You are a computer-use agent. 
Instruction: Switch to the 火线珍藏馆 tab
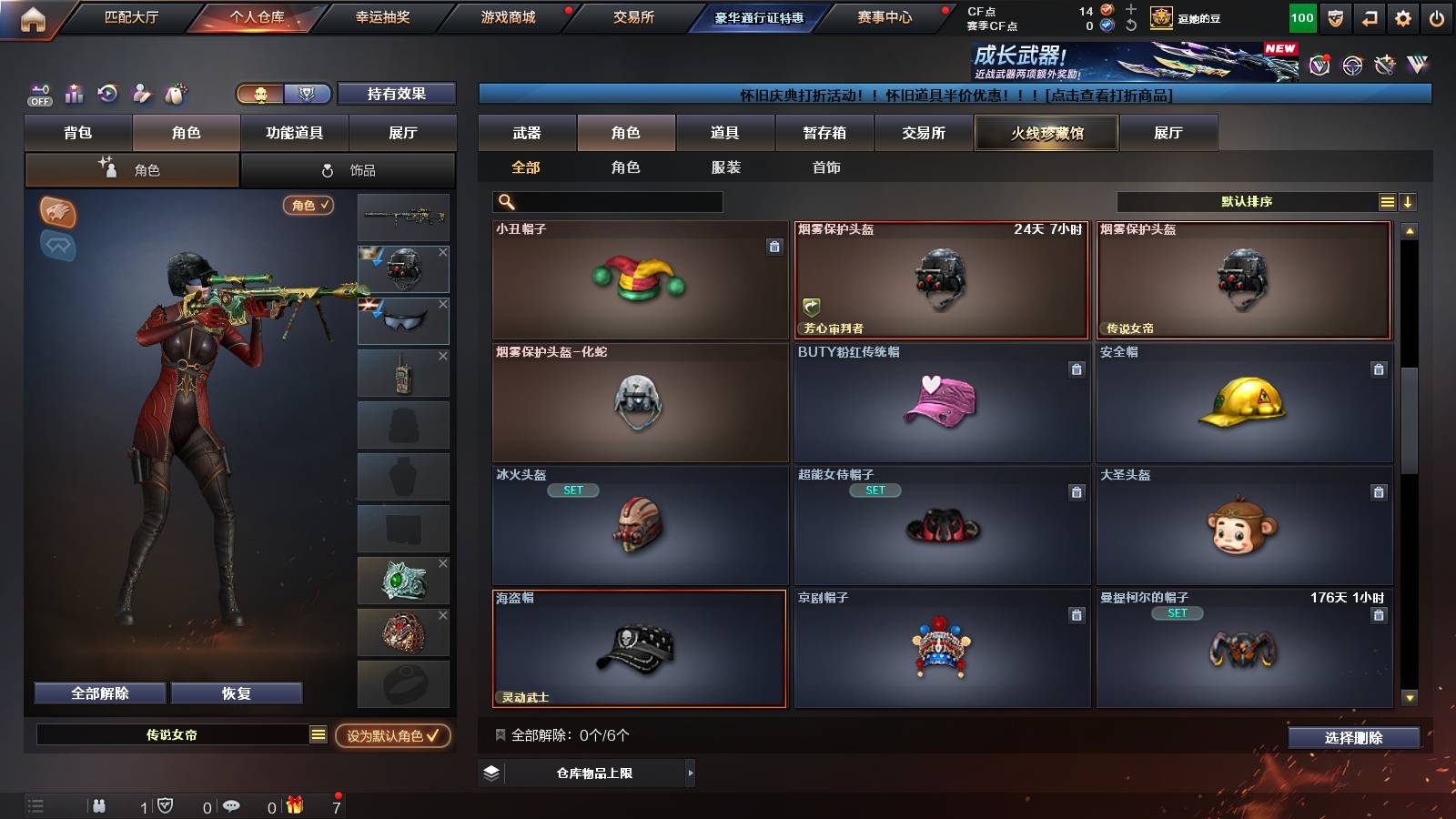(x=1046, y=133)
